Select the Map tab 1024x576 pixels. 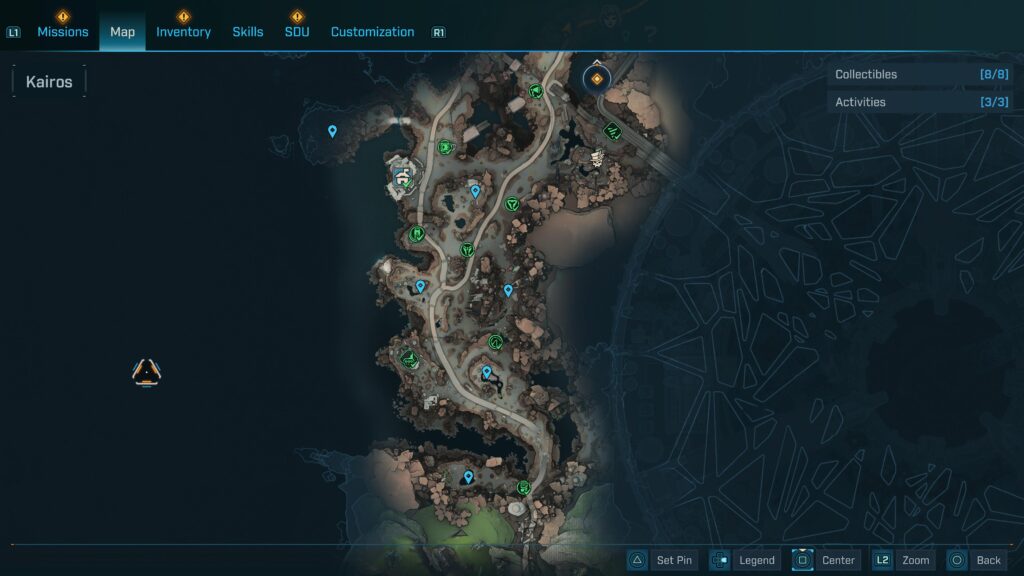[x=122, y=32]
